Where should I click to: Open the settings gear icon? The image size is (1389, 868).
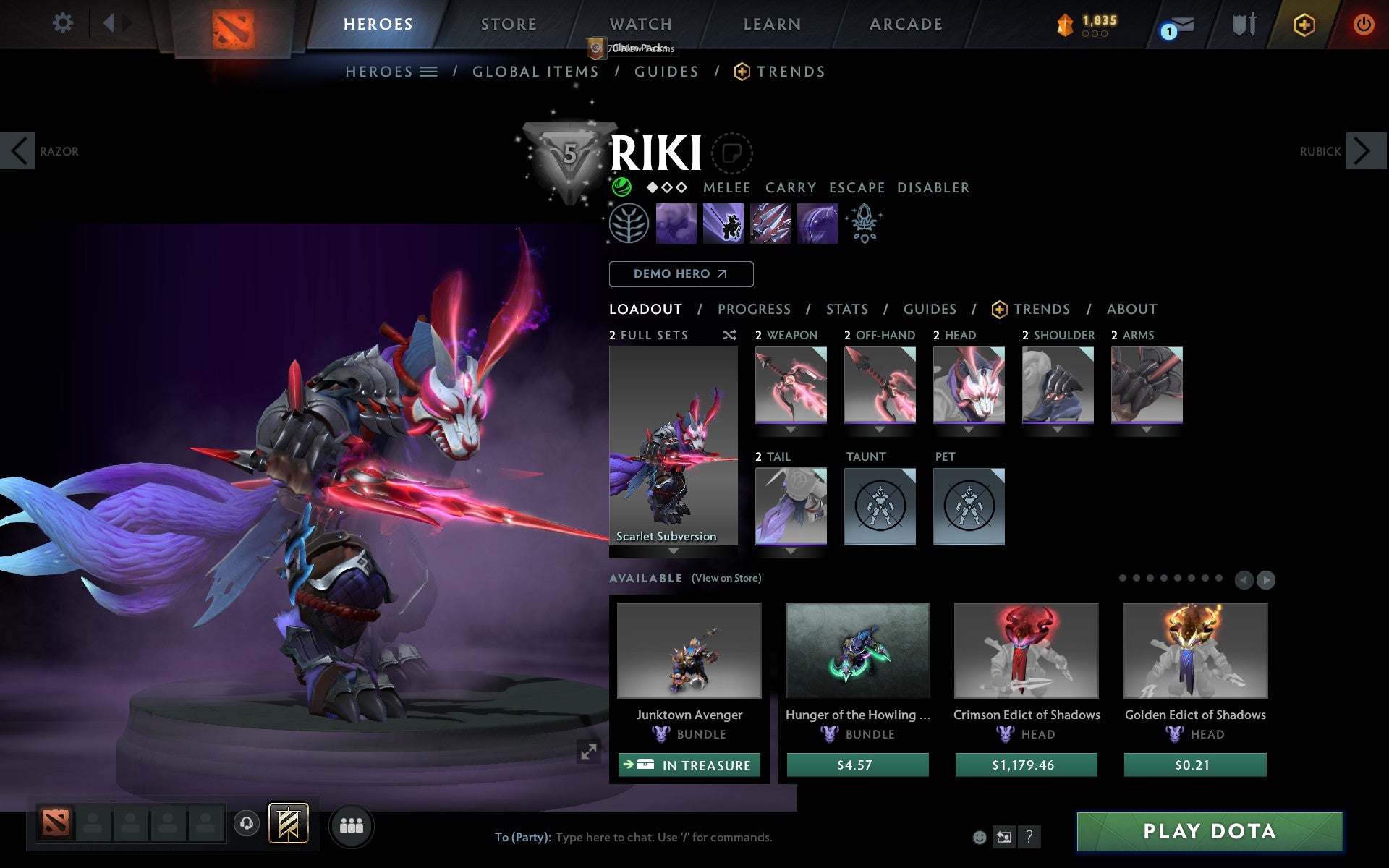(64, 22)
